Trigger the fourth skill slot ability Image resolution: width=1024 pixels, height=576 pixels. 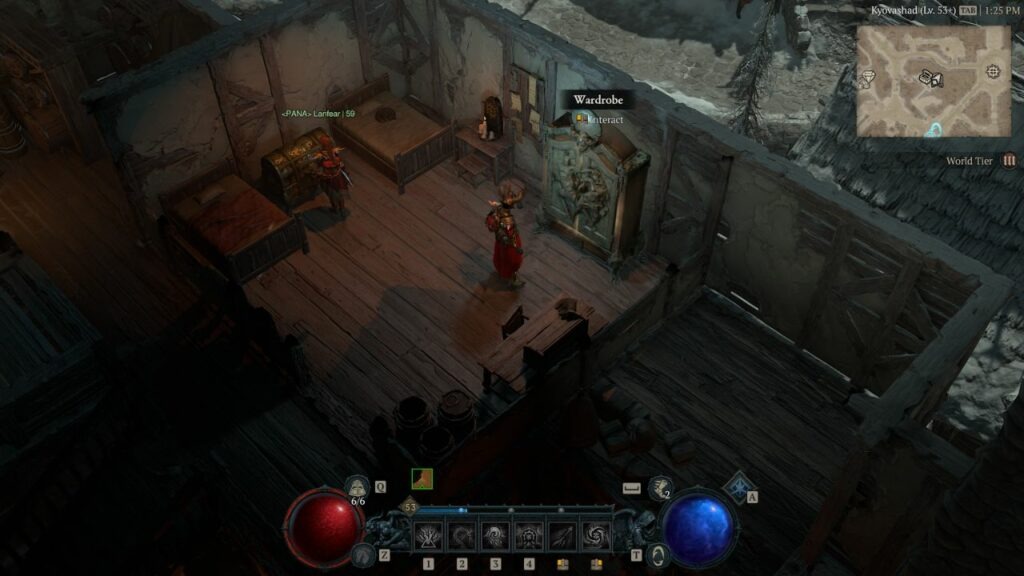[x=529, y=537]
